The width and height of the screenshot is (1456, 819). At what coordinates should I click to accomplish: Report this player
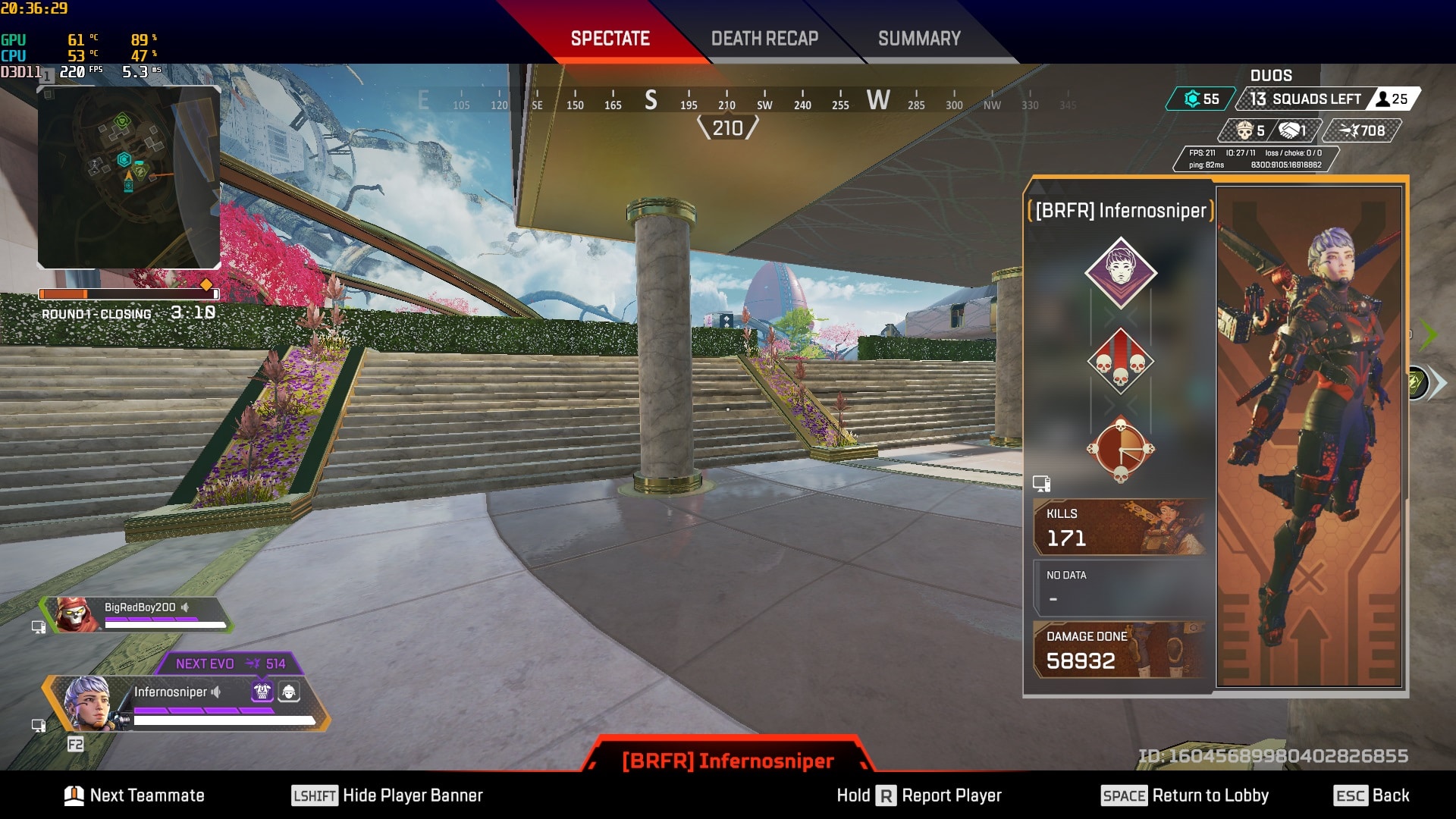(919, 795)
